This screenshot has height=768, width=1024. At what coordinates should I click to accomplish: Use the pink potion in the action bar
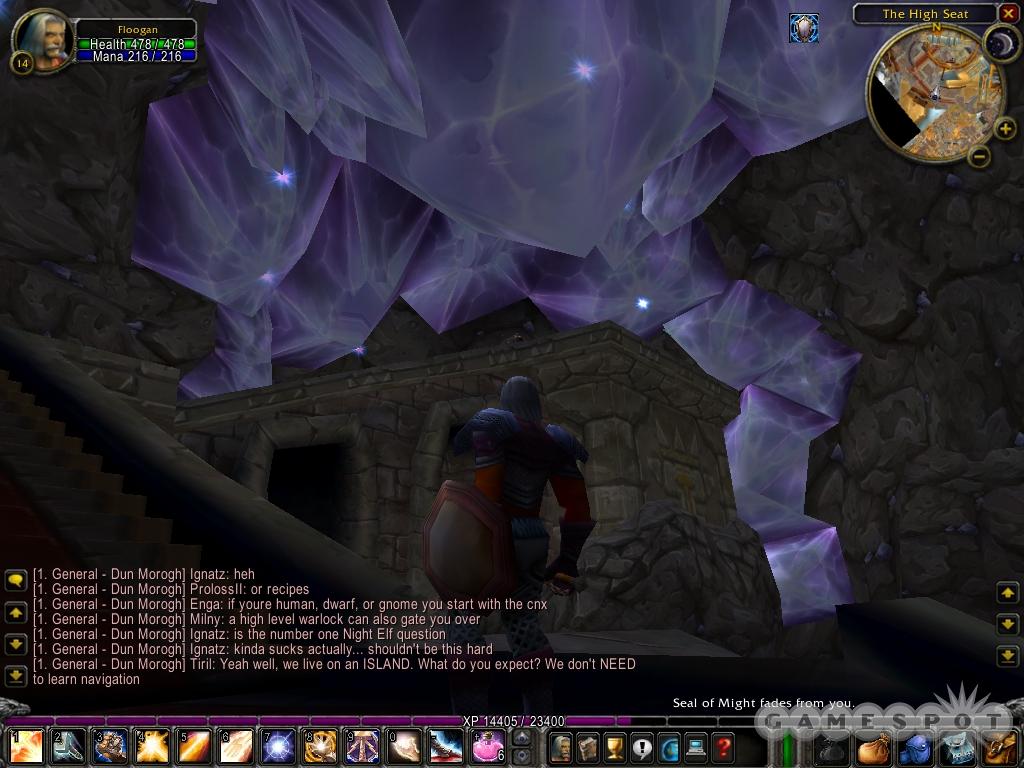(x=487, y=746)
